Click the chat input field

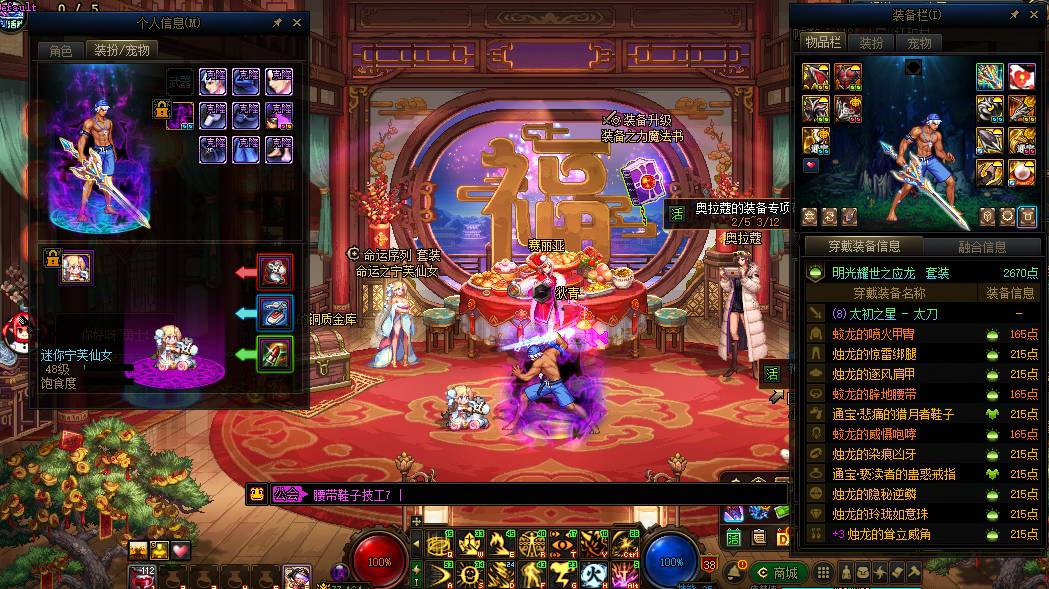tap(500, 494)
